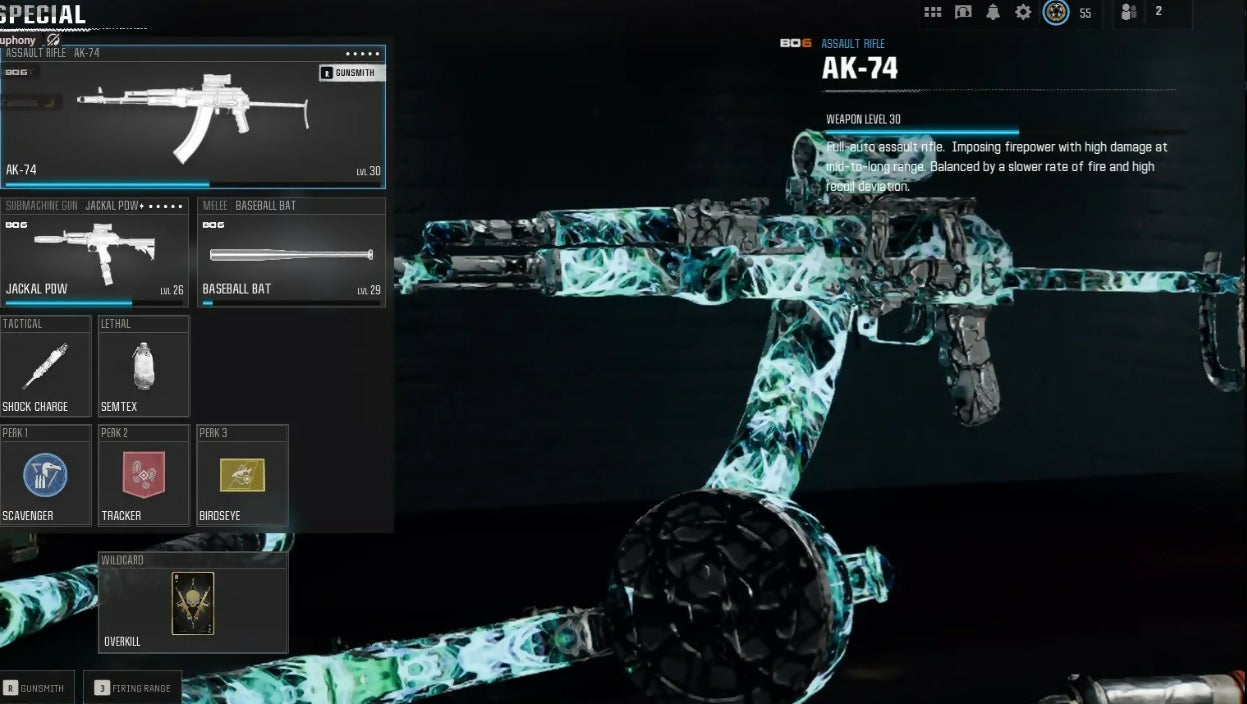Show notifications via the bell icon
1247x704 pixels.
coord(993,12)
